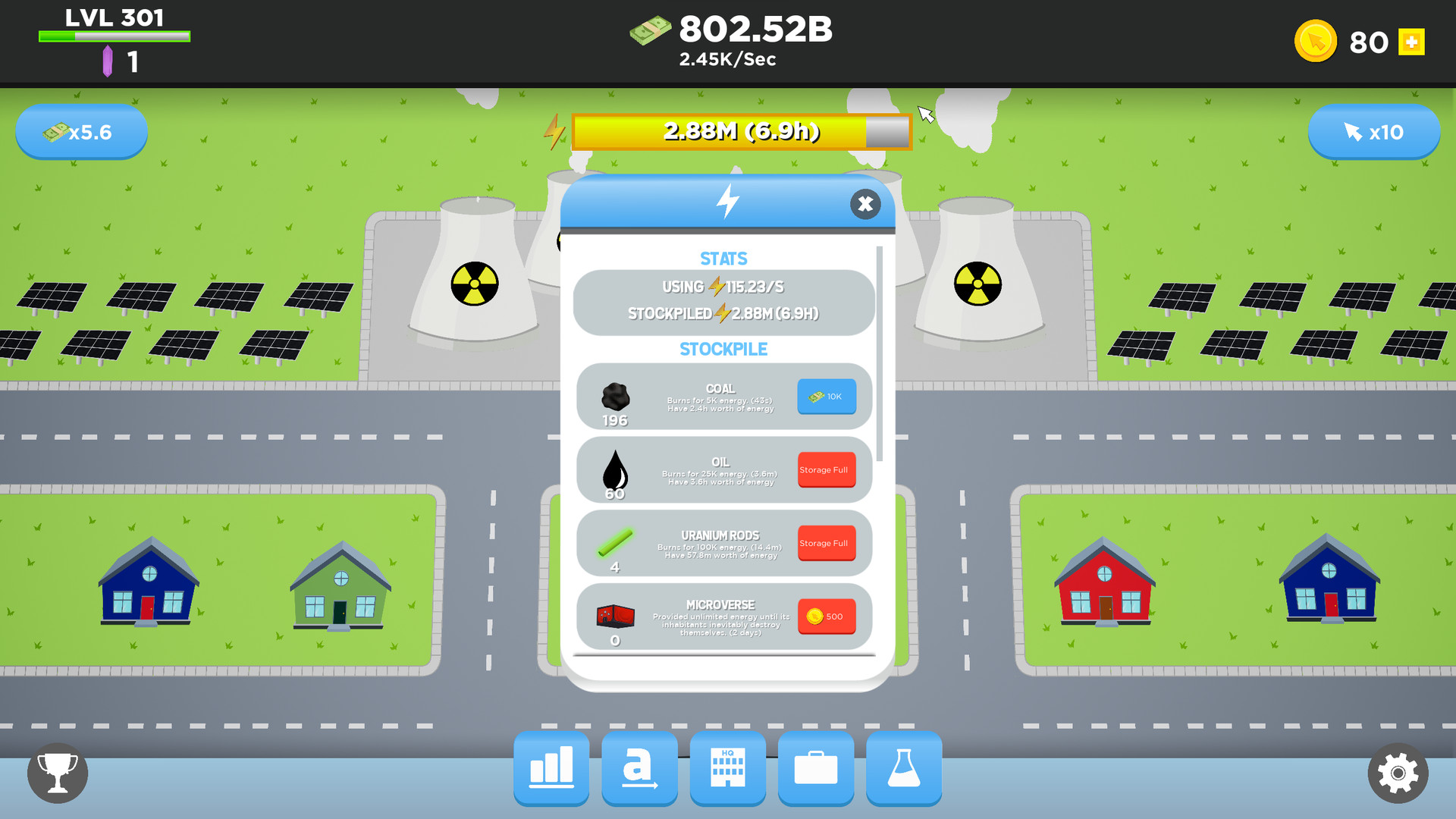Screen dimensions: 1456x819
Task: Activate the x10 click multiplier bubble
Action: click(x=1374, y=131)
